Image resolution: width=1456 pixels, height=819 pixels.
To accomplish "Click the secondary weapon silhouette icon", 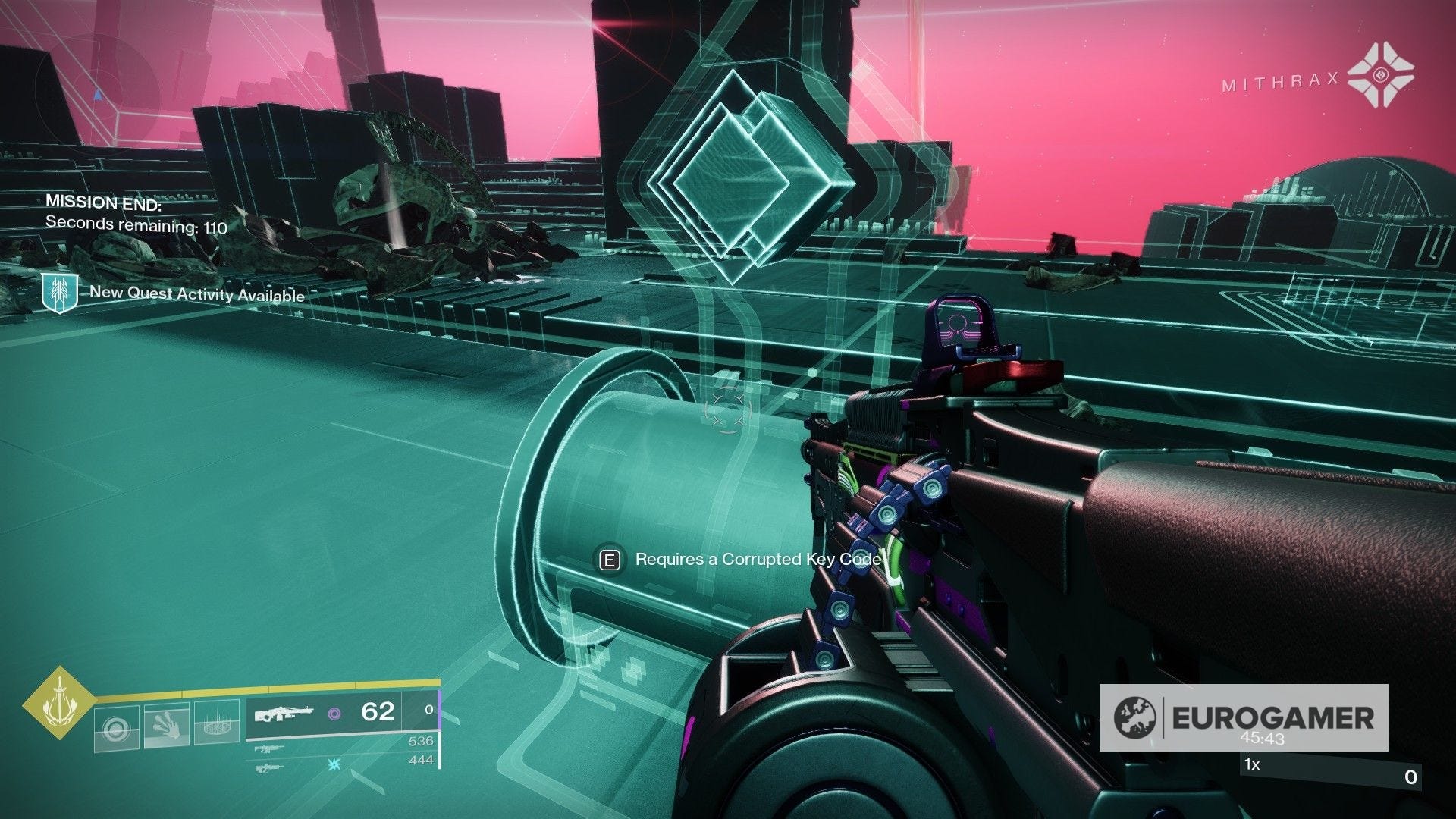I will [268, 749].
